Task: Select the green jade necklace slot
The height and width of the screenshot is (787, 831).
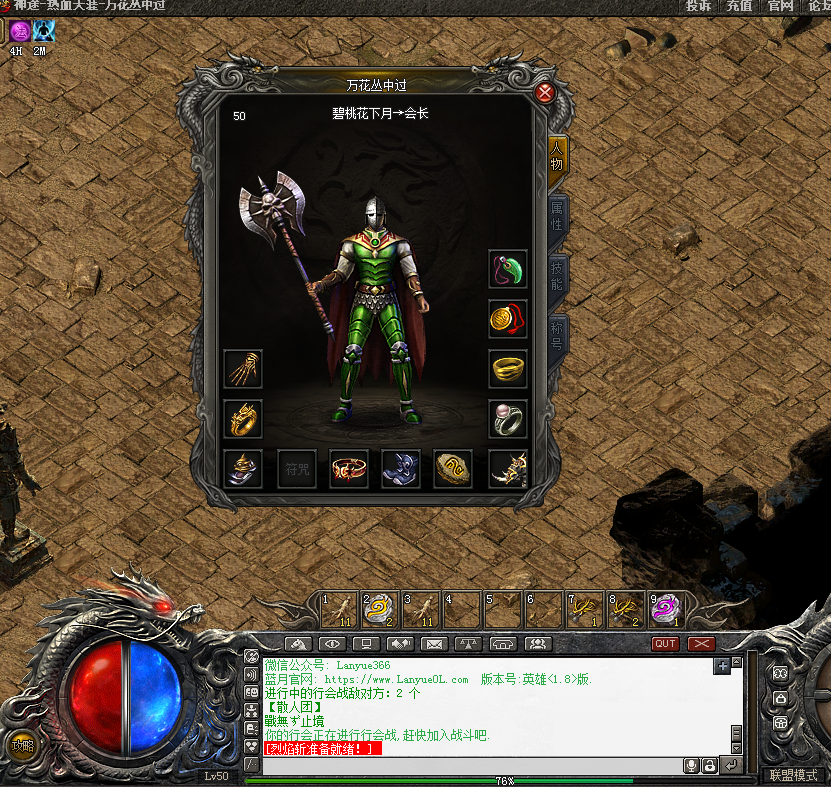Action: (508, 269)
